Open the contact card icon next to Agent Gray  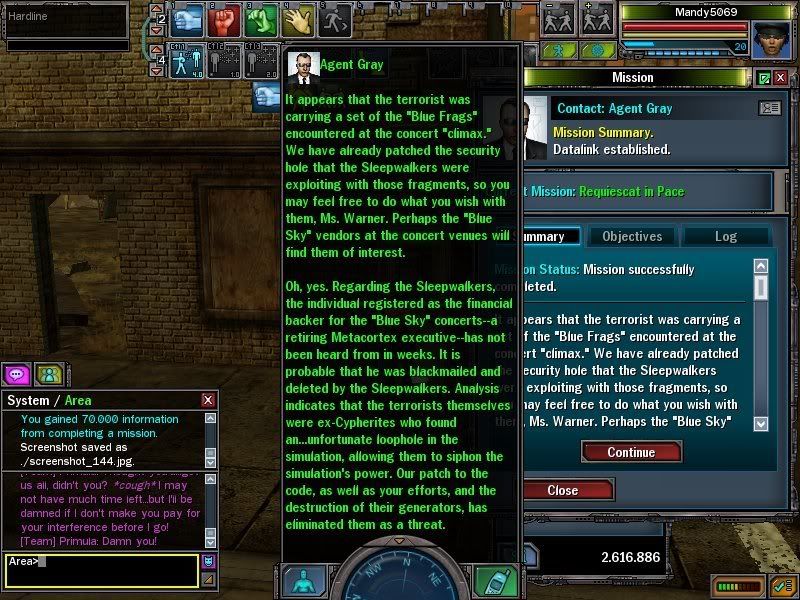point(769,108)
